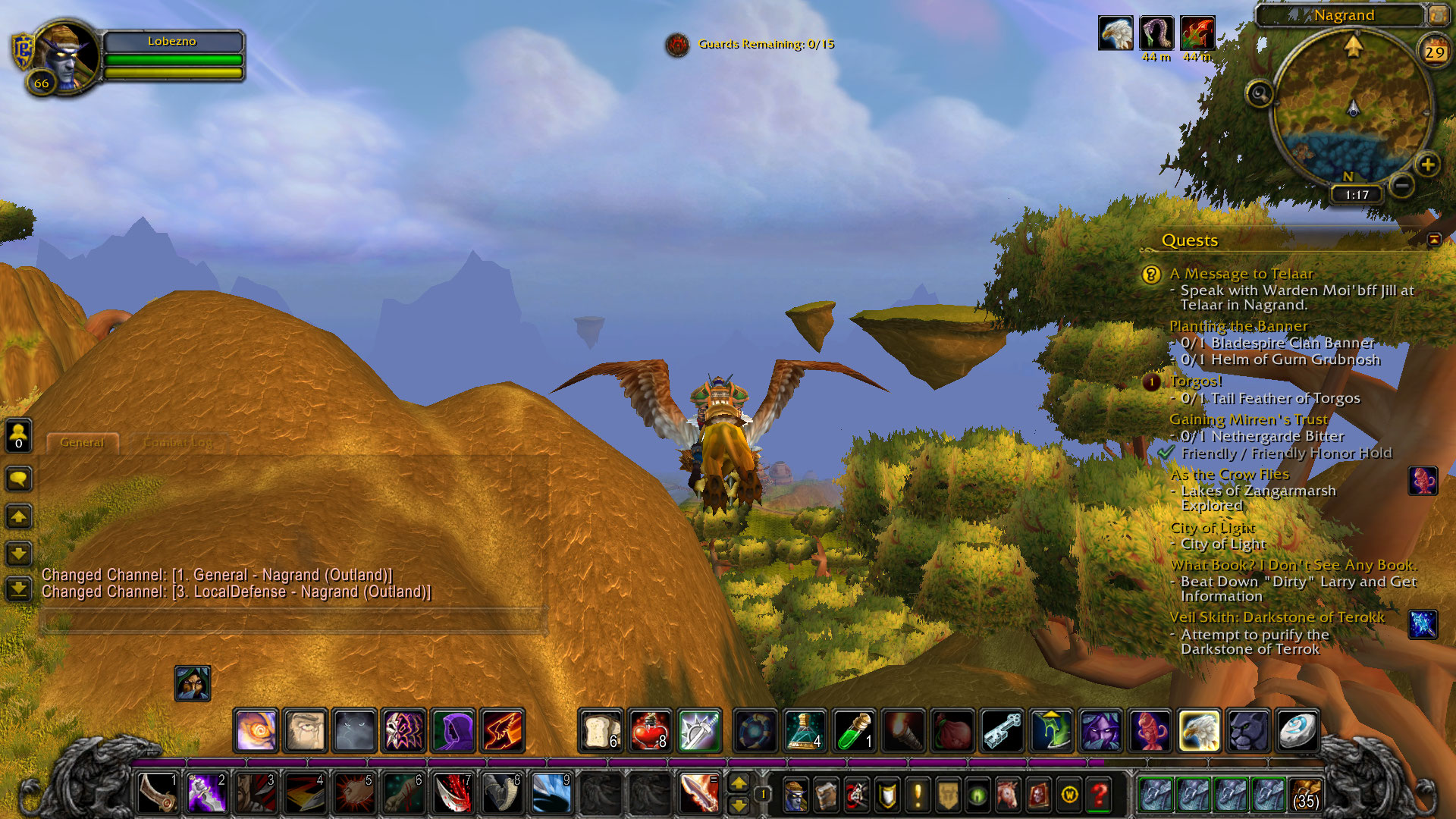Open the character info micro button
The height and width of the screenshot is (819, 1456).
pos(795,795)
